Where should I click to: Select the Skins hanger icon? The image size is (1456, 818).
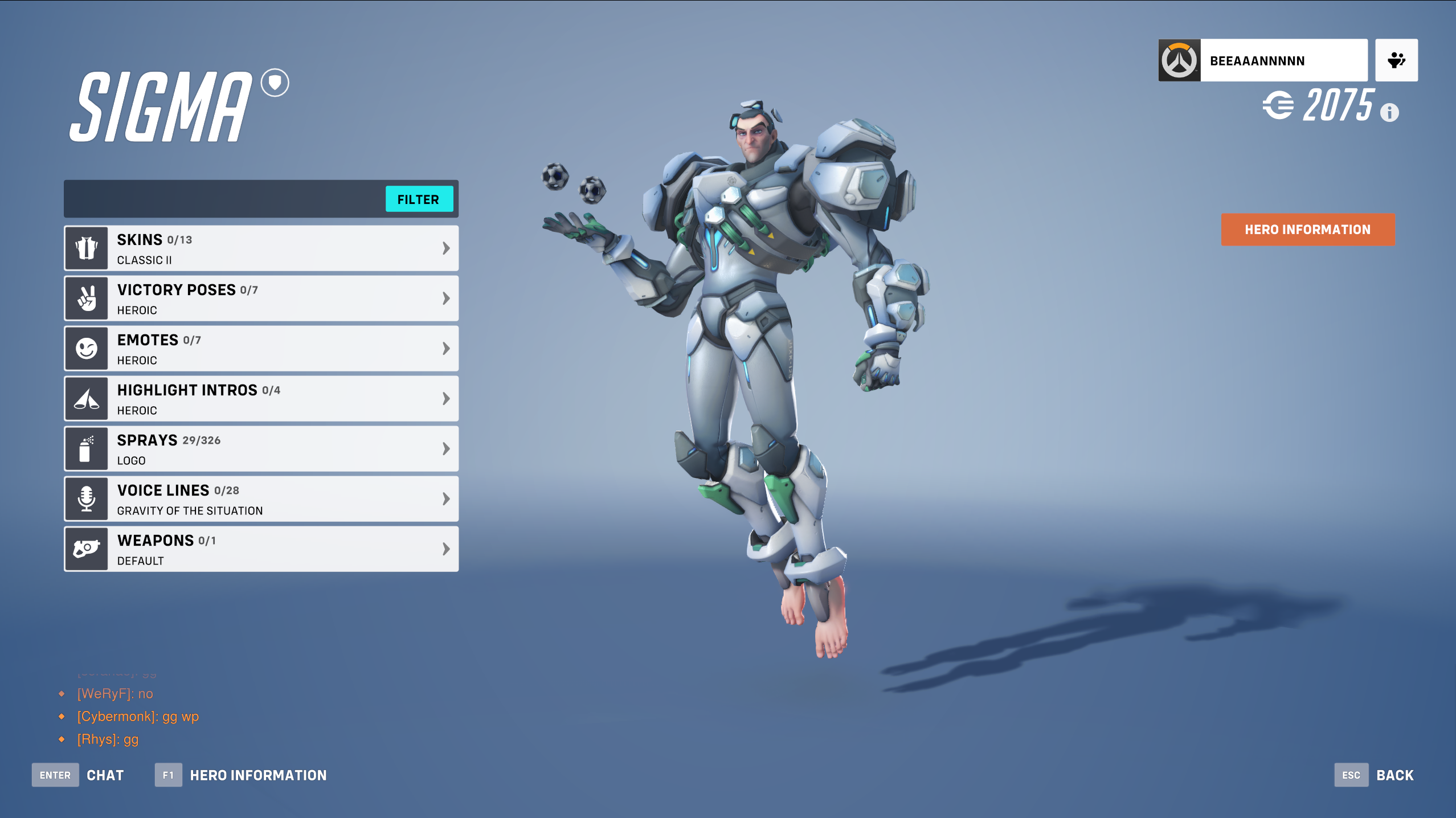tap(86, 248)
